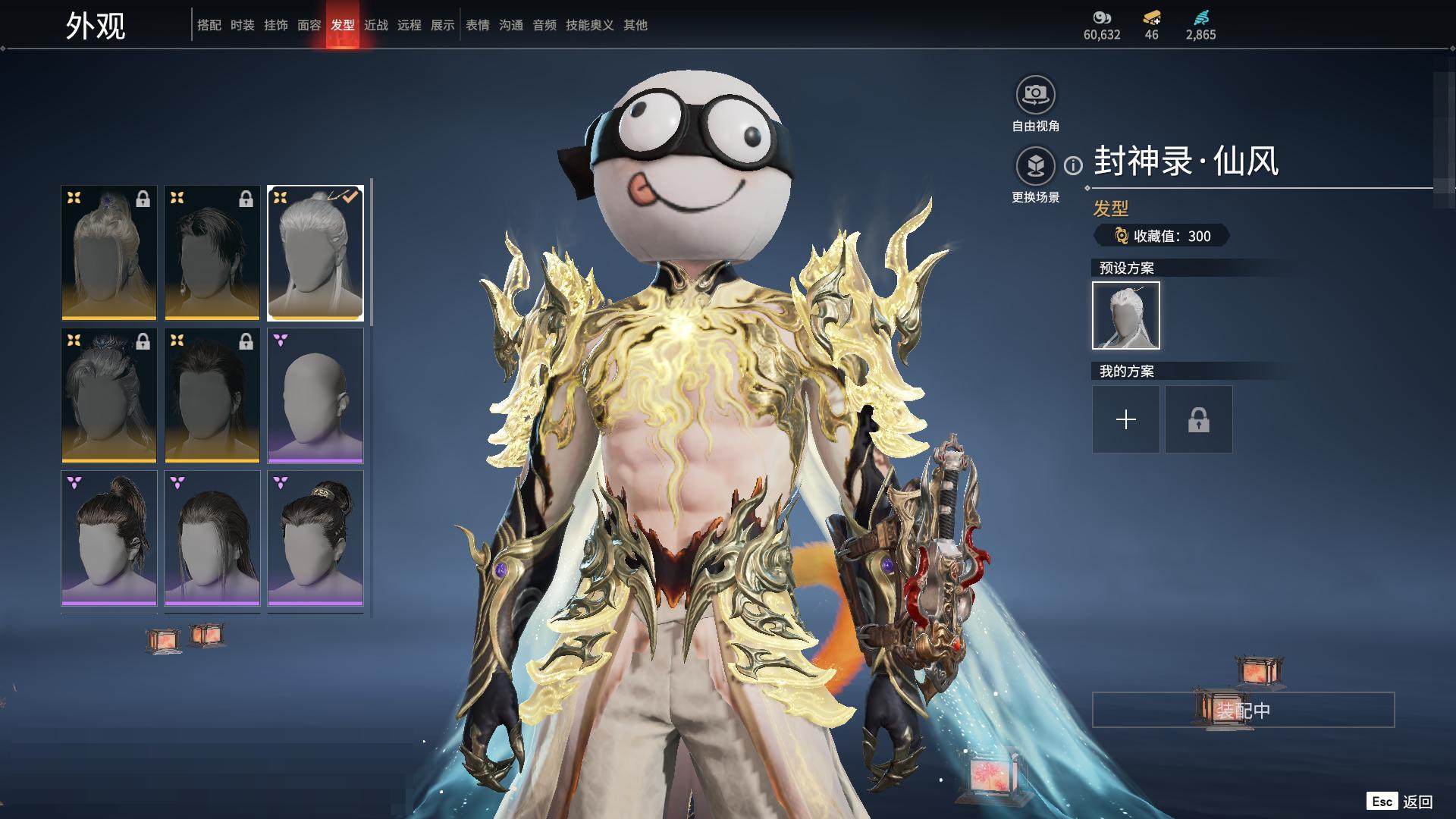Open the 技能奥义 skill tab
Screen dimensions: 1456x819
pos(589,25)
